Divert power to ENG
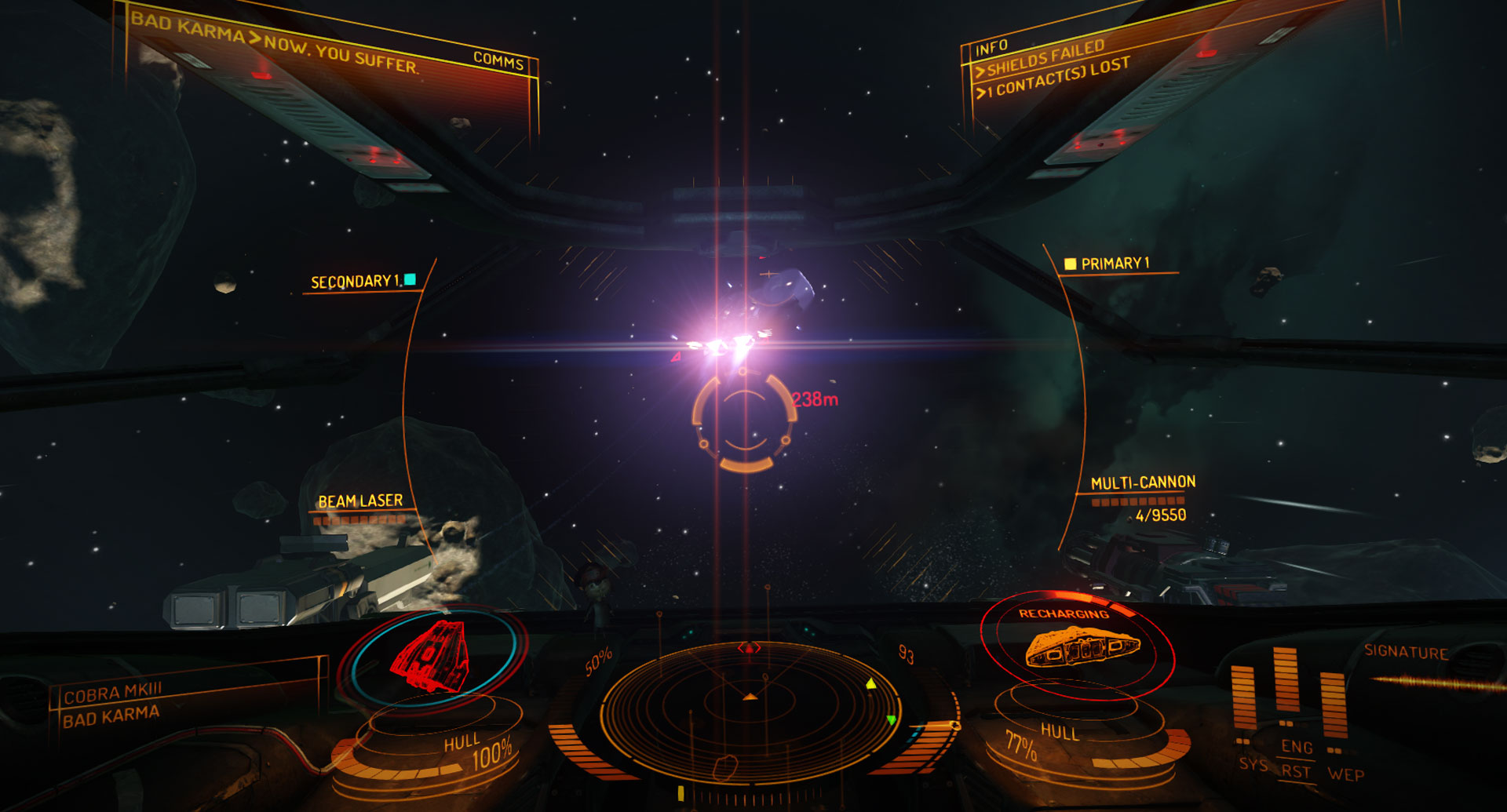Image resolution: width=1507 pixels, height=812 pixels. (x=1297, y=747)
